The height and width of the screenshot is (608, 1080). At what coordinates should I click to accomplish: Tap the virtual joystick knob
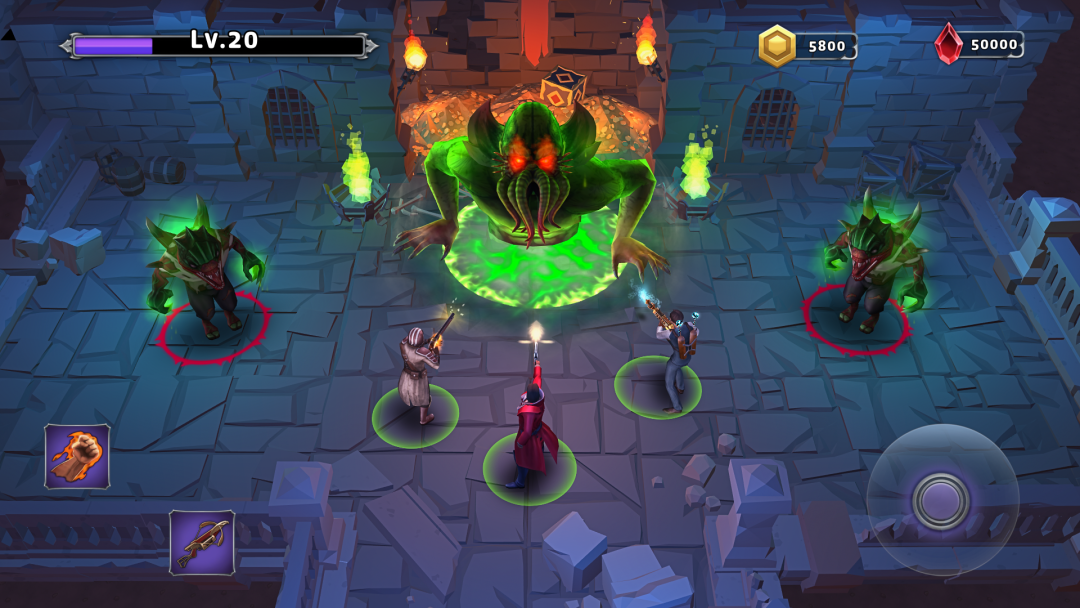[940, 500]
